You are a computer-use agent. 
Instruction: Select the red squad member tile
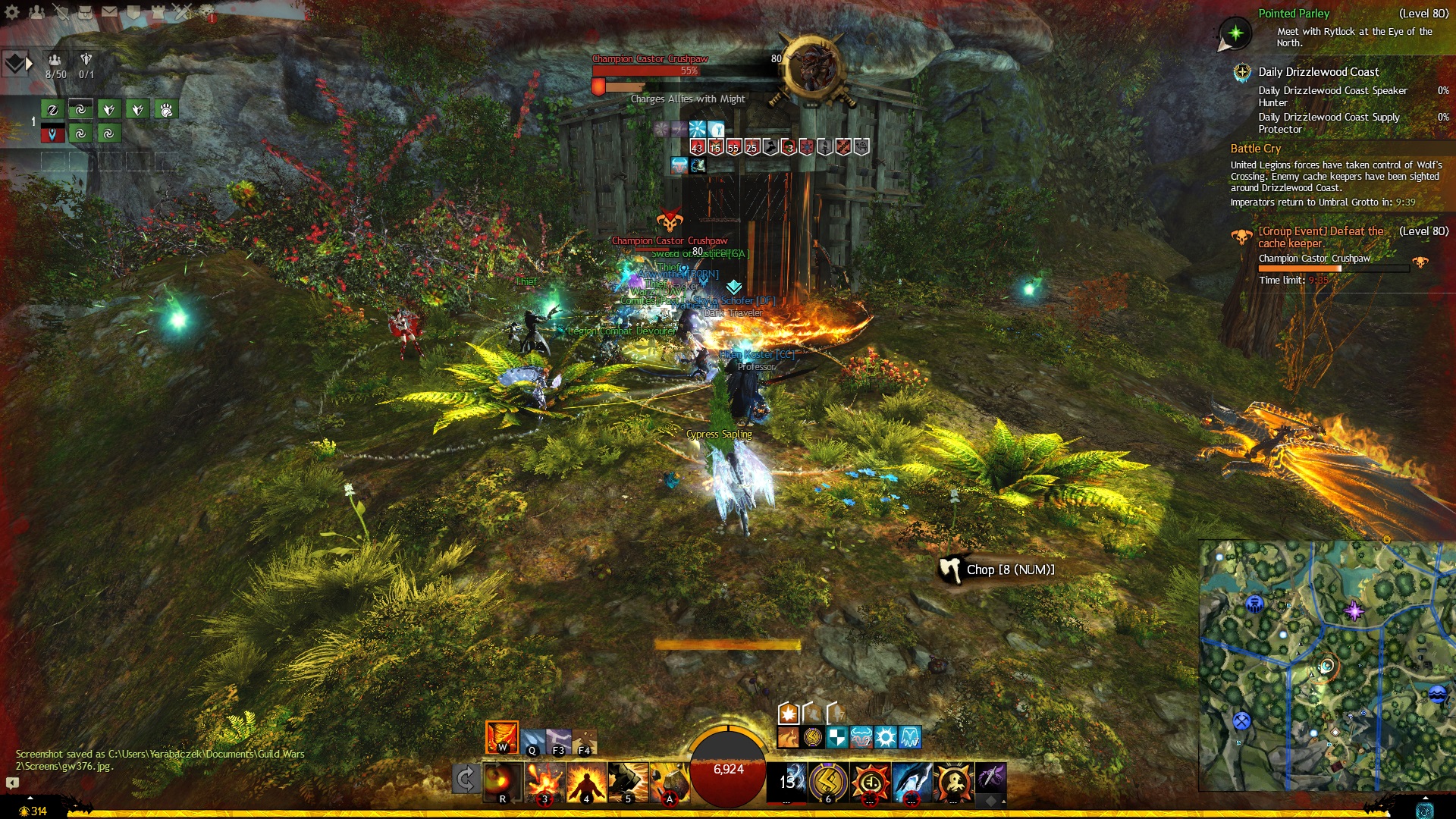[52, 134]
